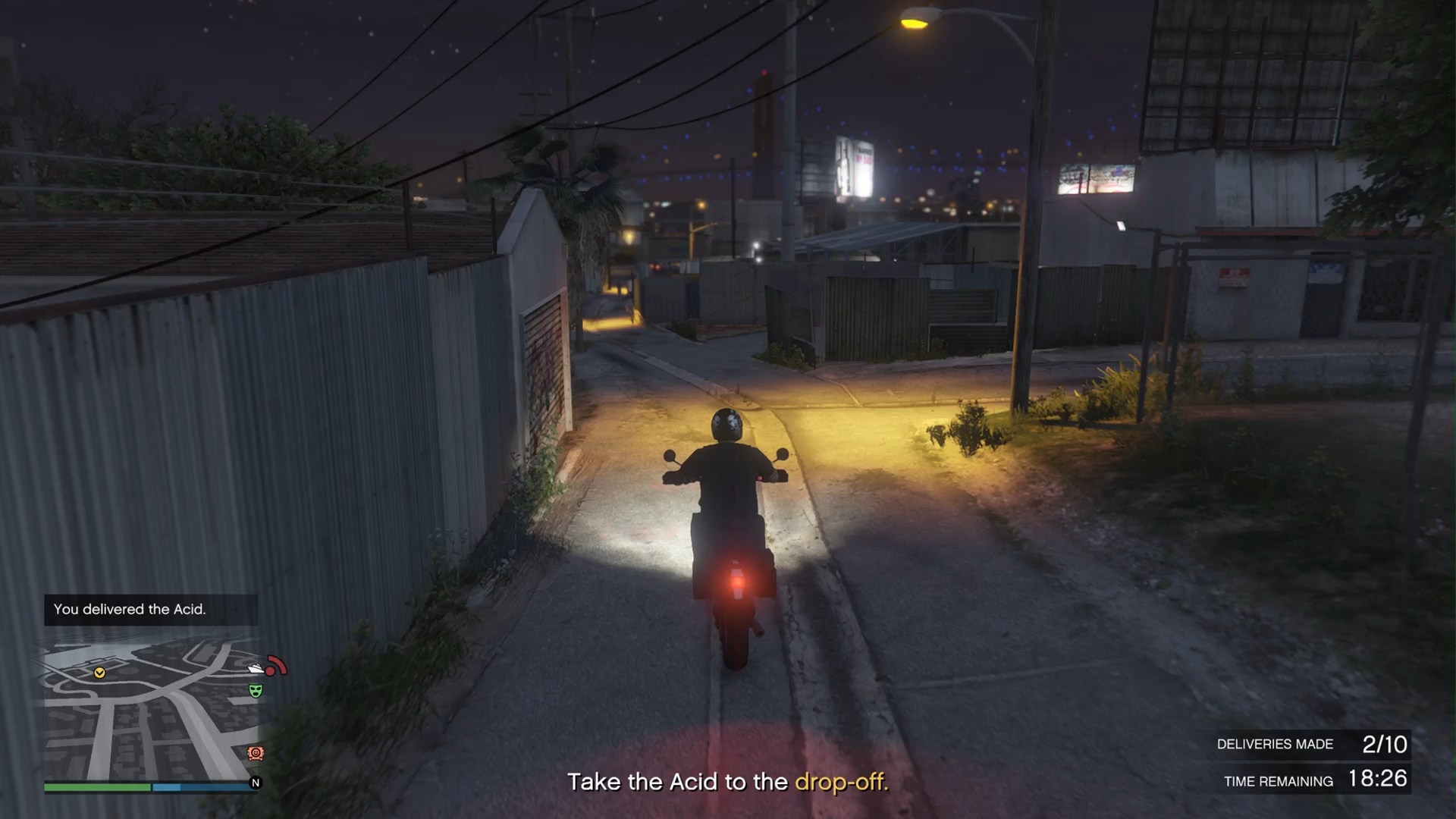Click the red signal blip on minimap
This screenshot has width=1456, height=819.
276,667
